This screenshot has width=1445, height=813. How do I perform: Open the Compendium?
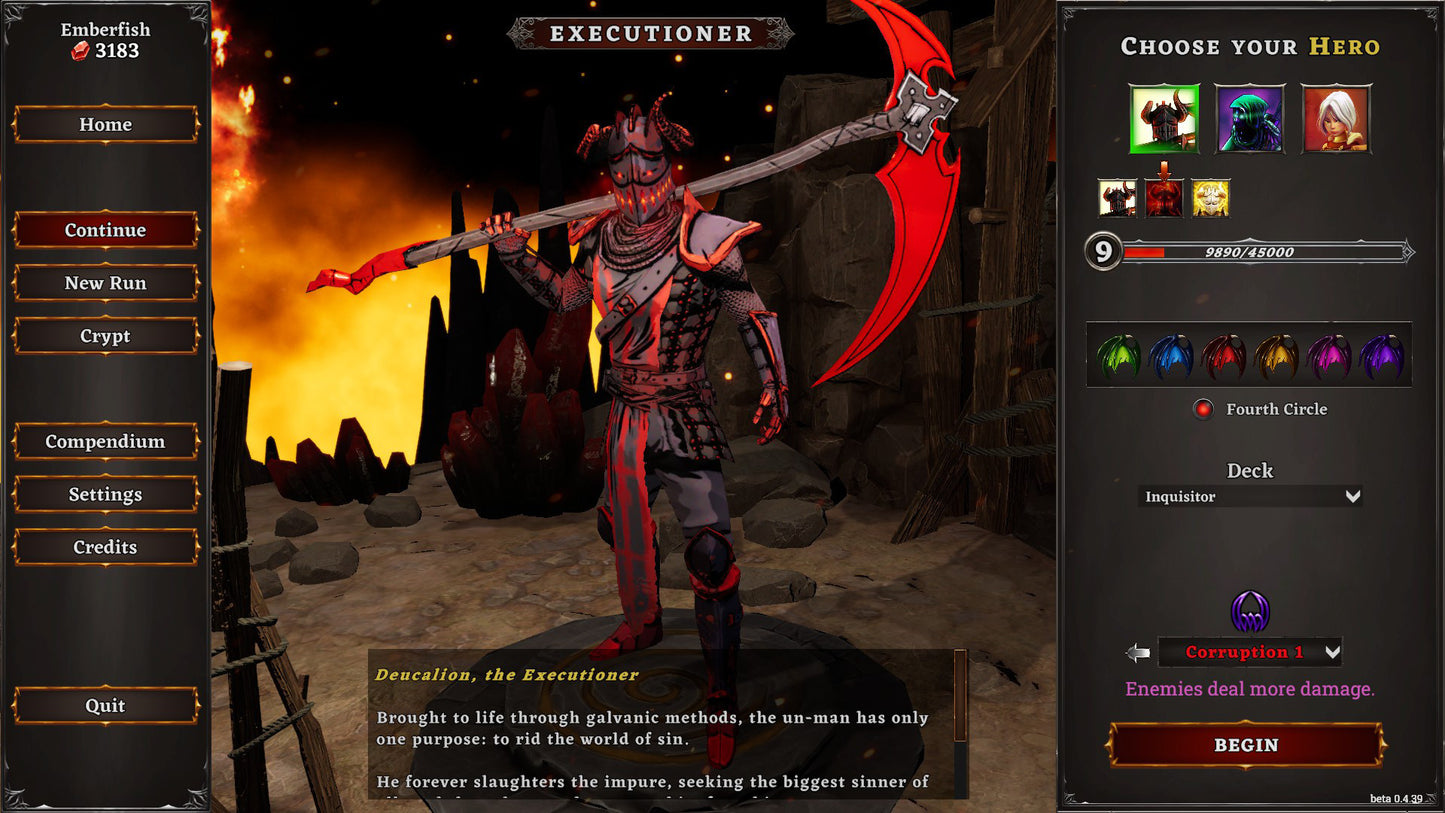105,441
